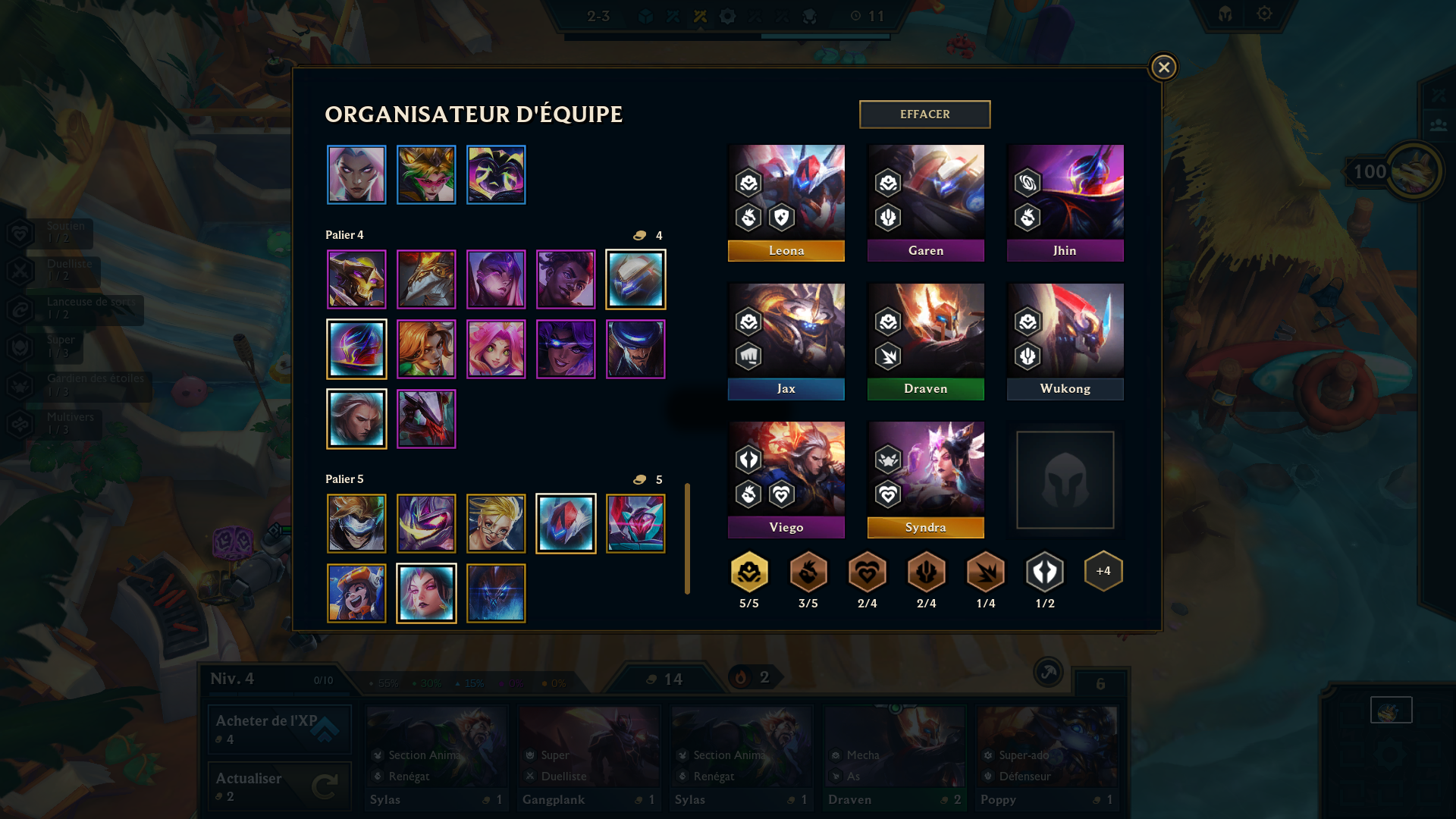Expand the +4 hidden traits indicator
1456x819 pixels.
[x=1103, y=570]
